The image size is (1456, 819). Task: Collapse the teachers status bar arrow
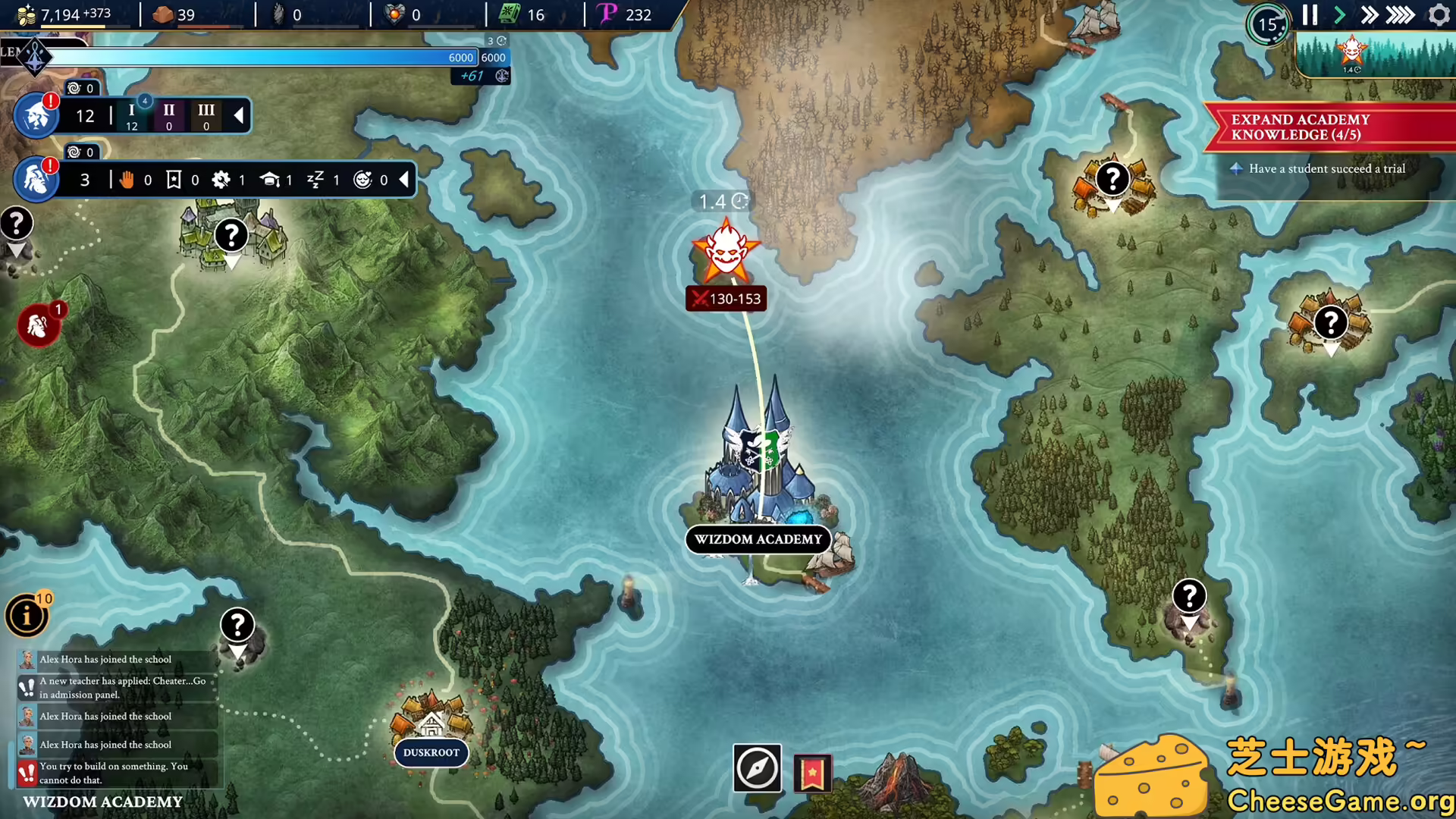click(404, 180)
